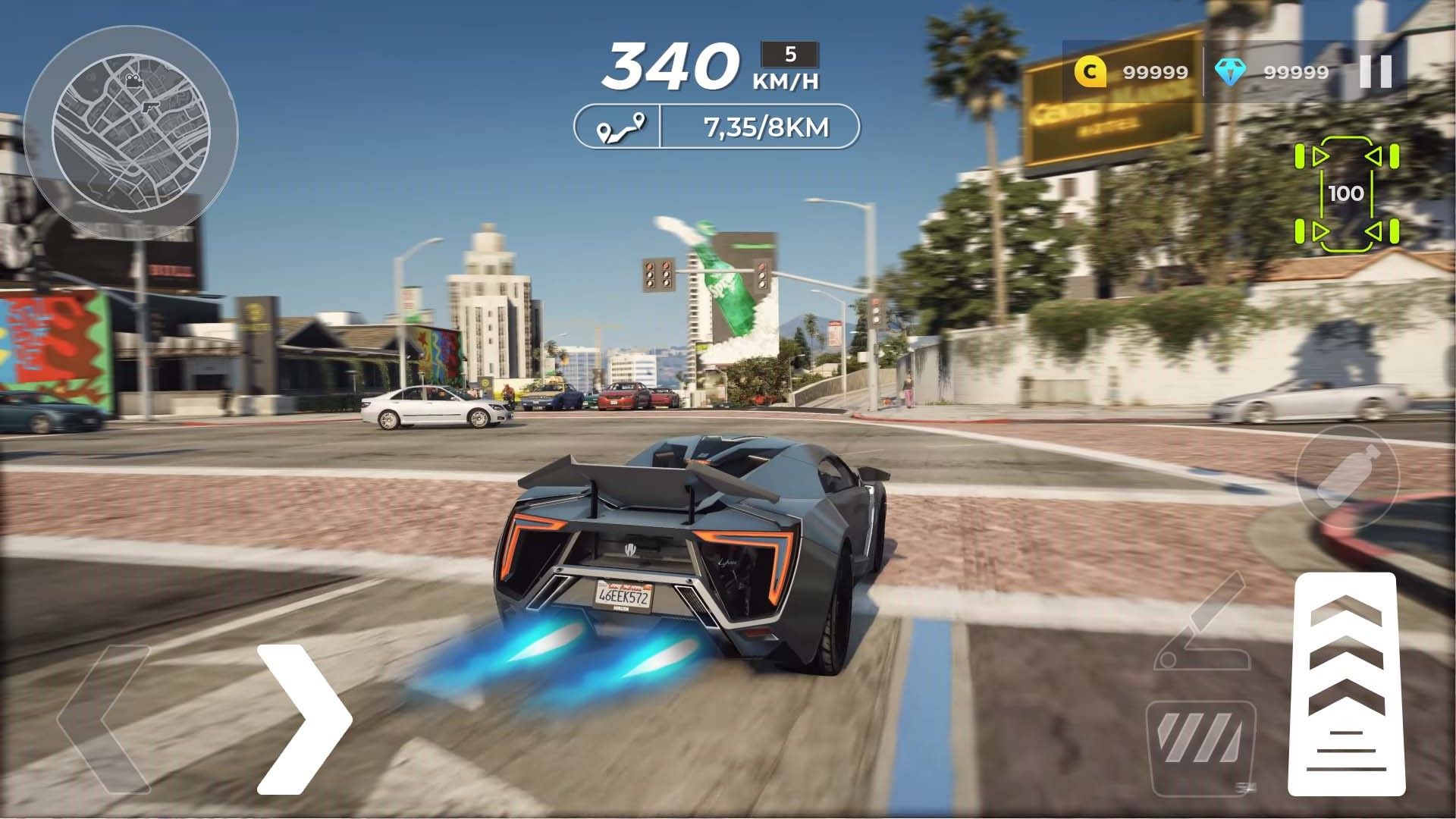Open the blue diamond gem balance
Screen dimensions: 1456x819
click(1272, 72)
